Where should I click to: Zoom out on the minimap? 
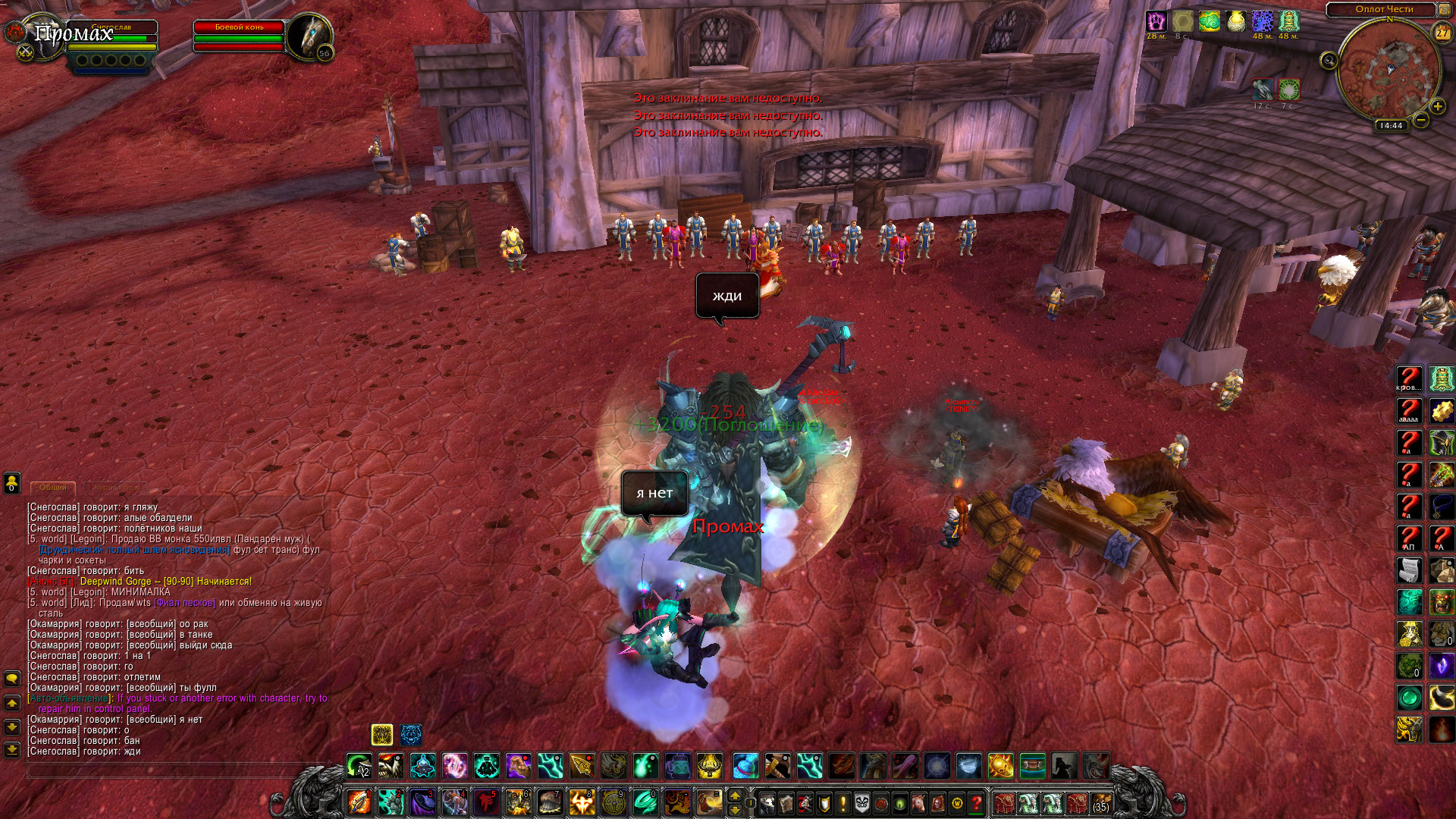(1421, 121)
